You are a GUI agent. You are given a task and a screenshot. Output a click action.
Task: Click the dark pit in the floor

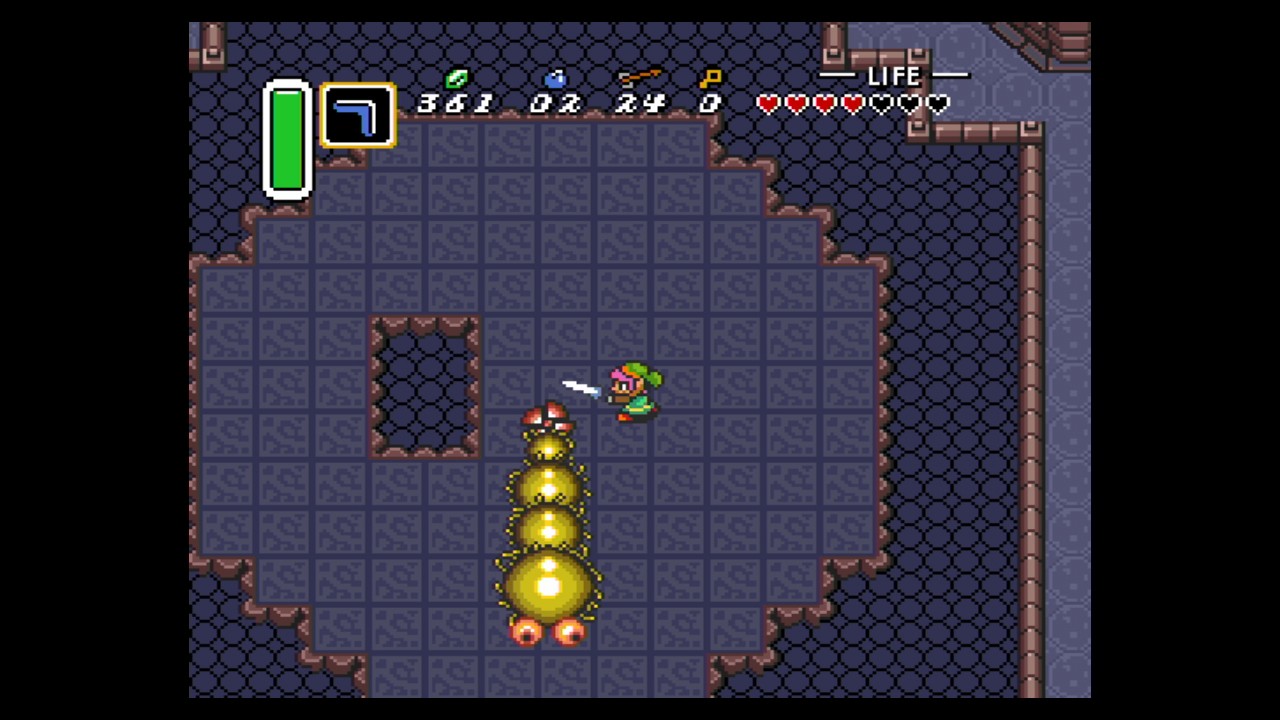425,385
